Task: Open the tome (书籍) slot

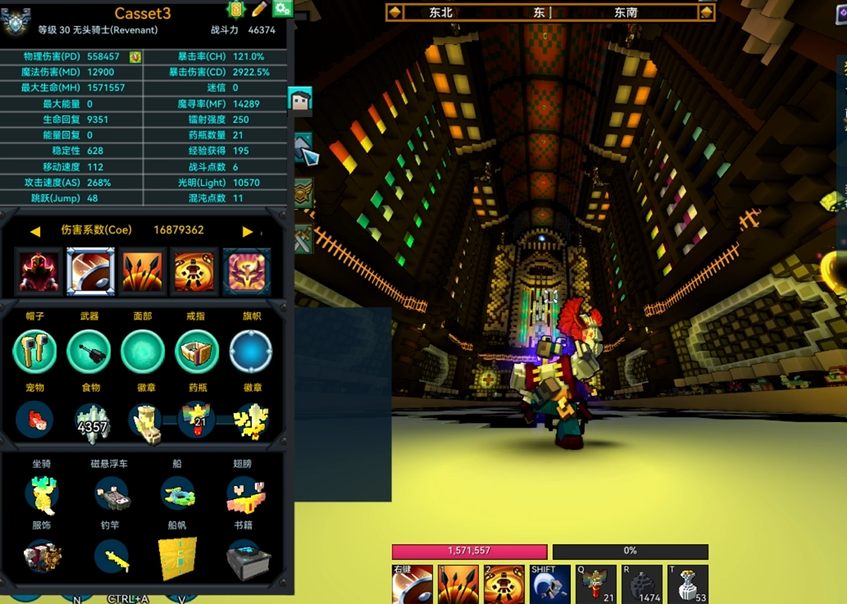Action: 244,557
